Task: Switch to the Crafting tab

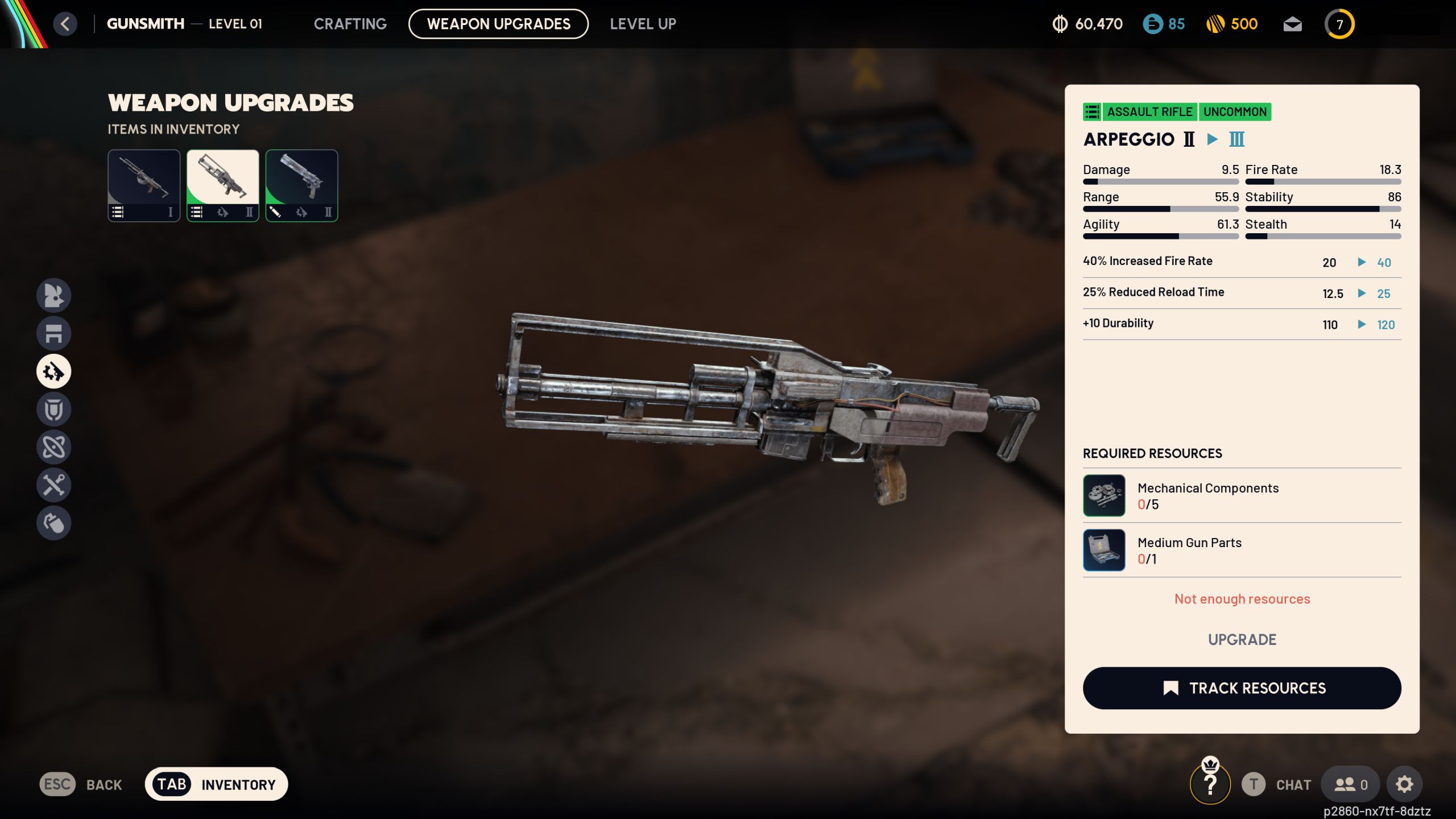Action: tap(350, 24)
